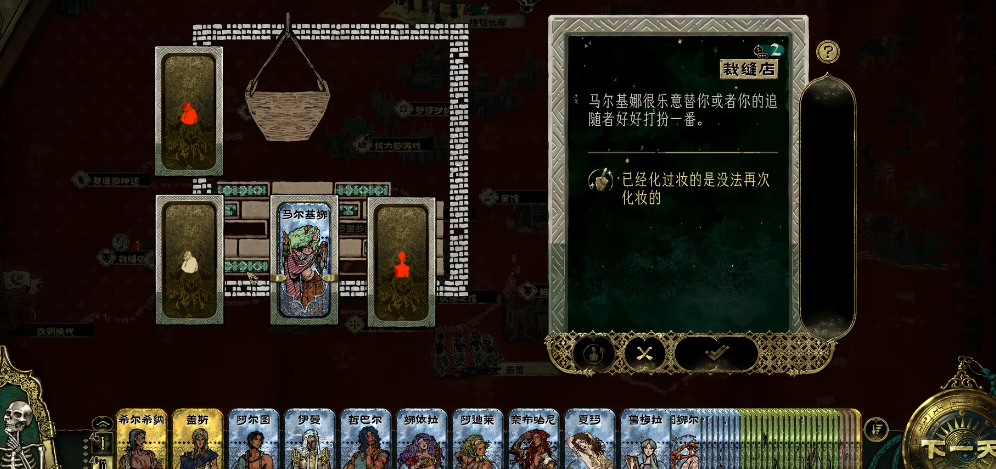This screenshot has width=996, height=469.
Task: Select the 希尔希纳 card in hand
Action: pyautogui.click(x=140, y=440)
